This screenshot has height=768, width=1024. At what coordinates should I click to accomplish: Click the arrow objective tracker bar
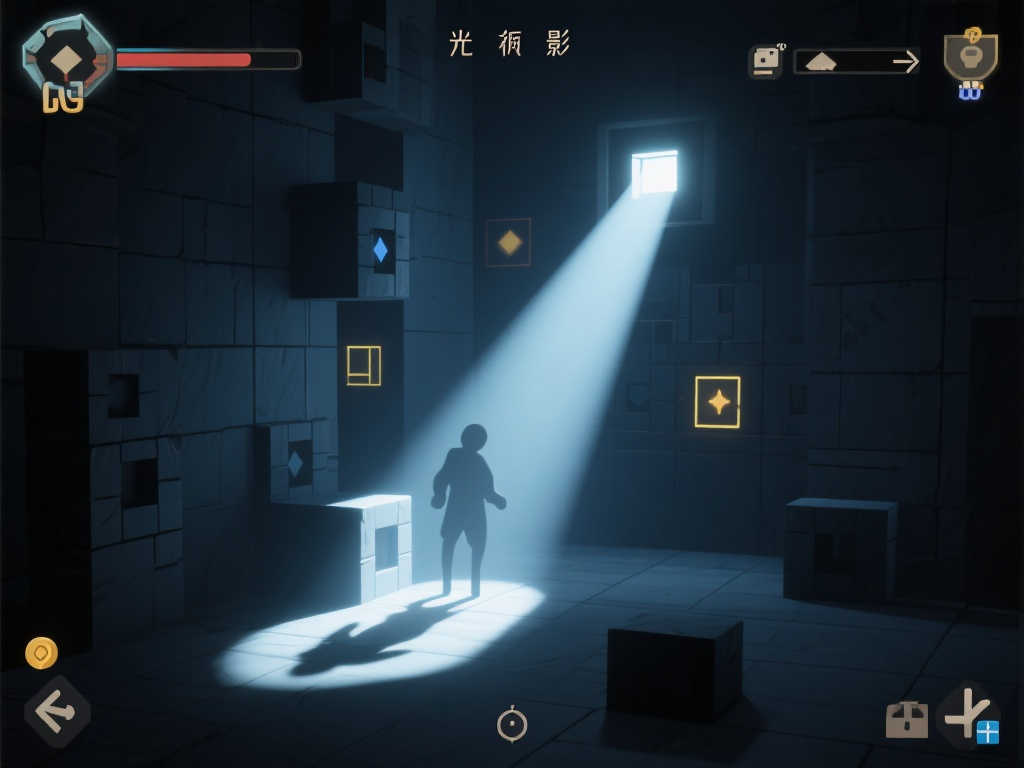point(856,62)
